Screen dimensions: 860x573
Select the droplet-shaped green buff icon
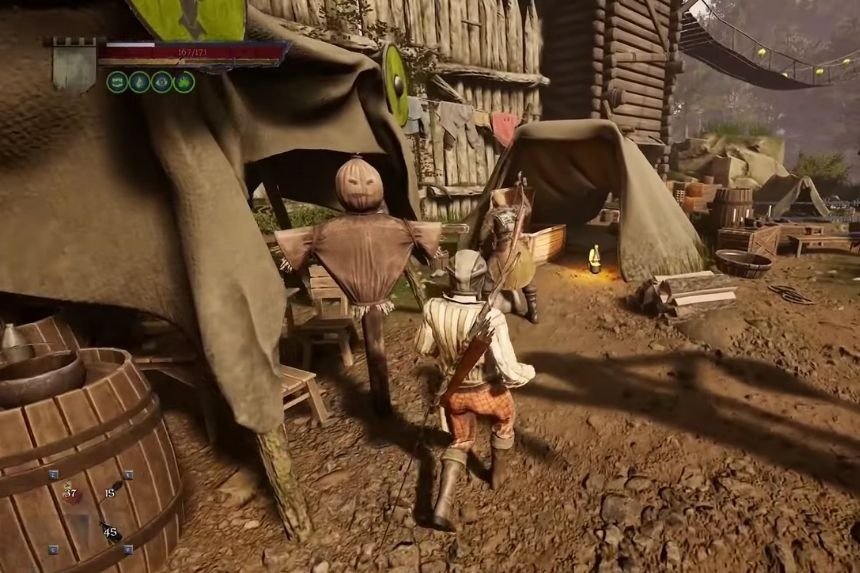click(139, 82)
